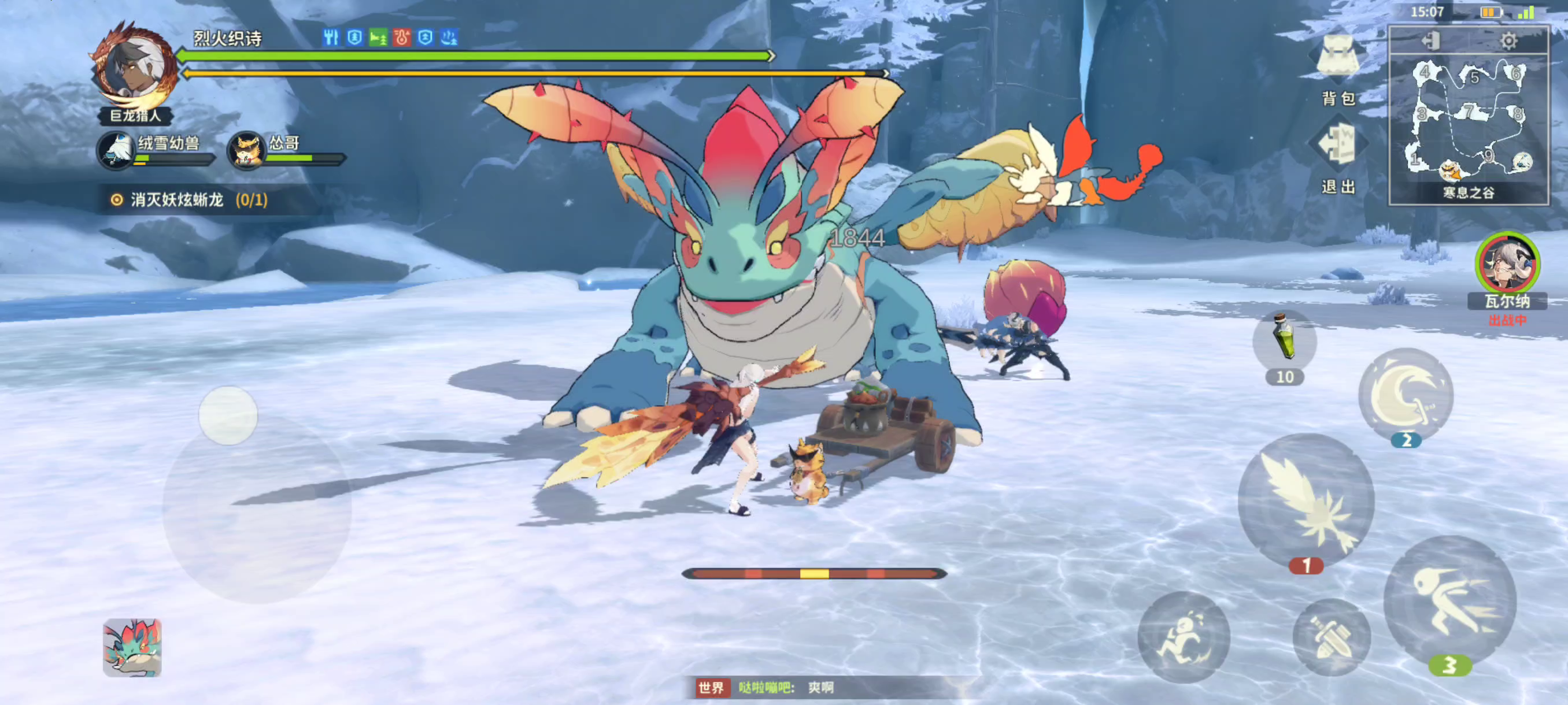Activate the dash strike skill 3
Viewport: 1568px width, 705px height.
click(1449, 598)
